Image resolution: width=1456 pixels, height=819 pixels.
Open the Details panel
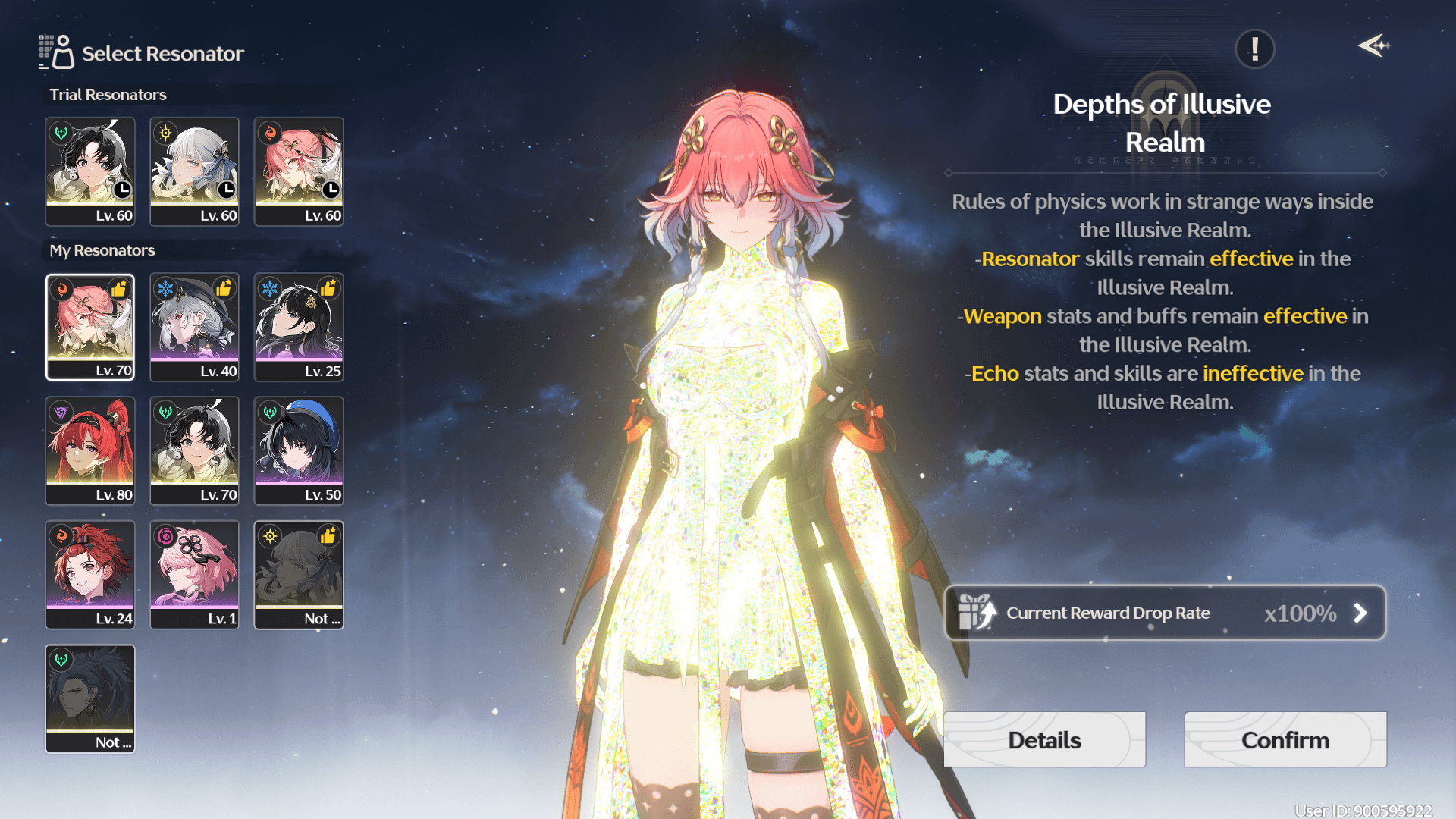pyautogui.click(x=1044, y=739)
